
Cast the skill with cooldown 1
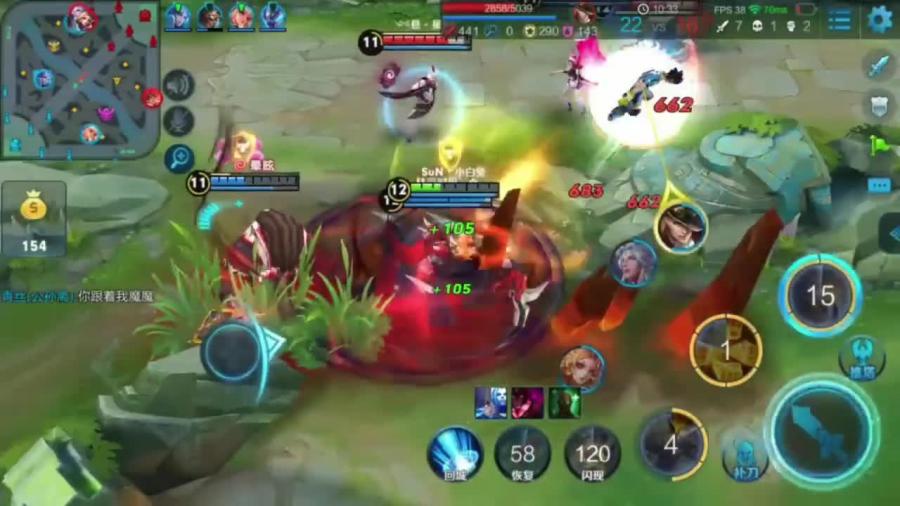(726, 351)
